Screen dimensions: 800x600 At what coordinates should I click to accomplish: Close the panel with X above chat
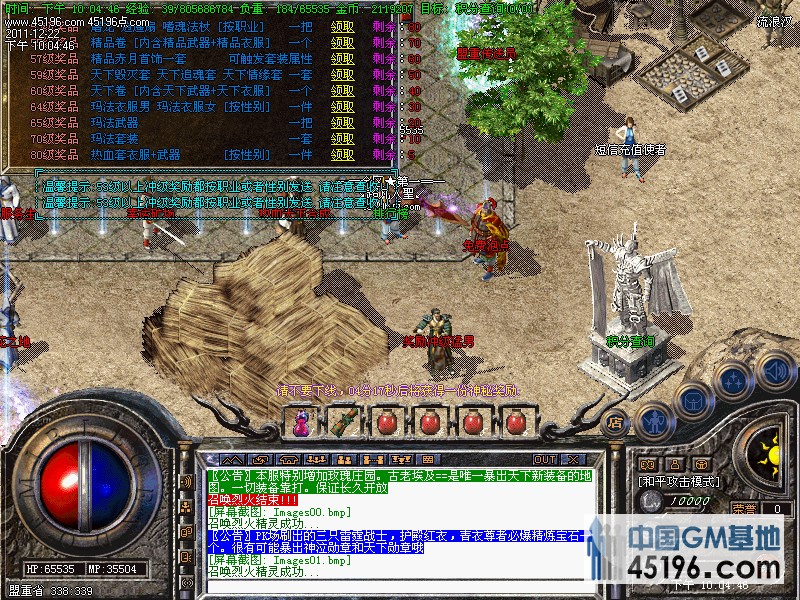(575, 460)
